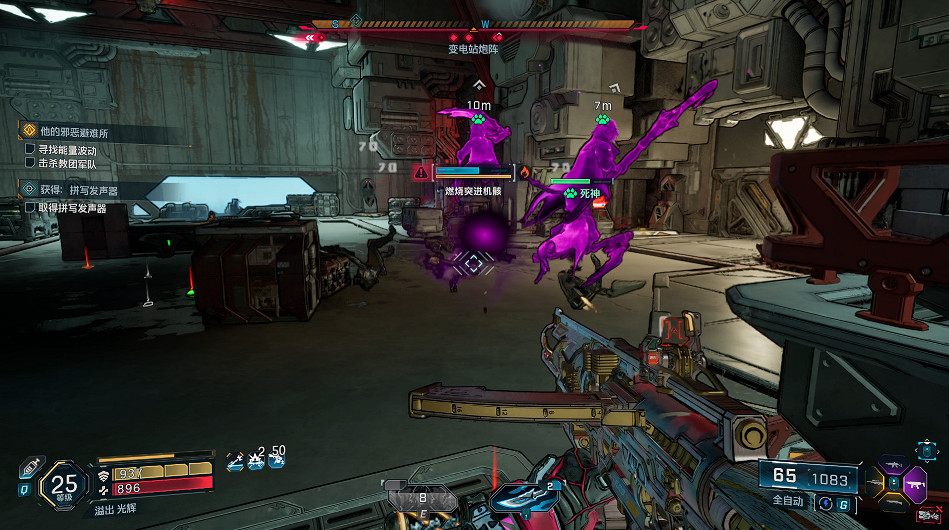The image size is (949, 530).
Task: Click the first status buff icon above health
Action: tap(234, 461)
